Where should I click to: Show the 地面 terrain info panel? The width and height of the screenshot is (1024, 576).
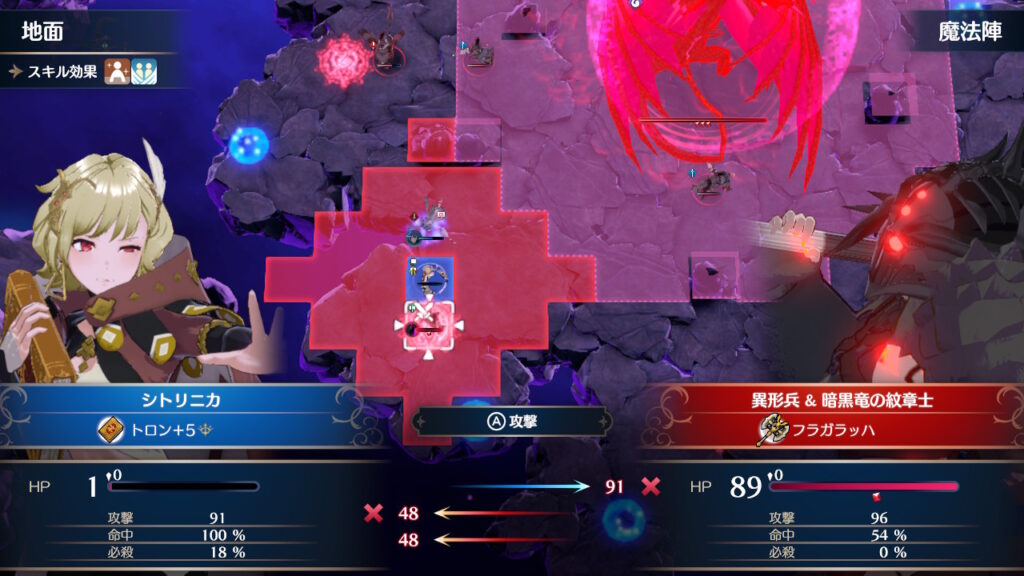(x=45, y=31)
